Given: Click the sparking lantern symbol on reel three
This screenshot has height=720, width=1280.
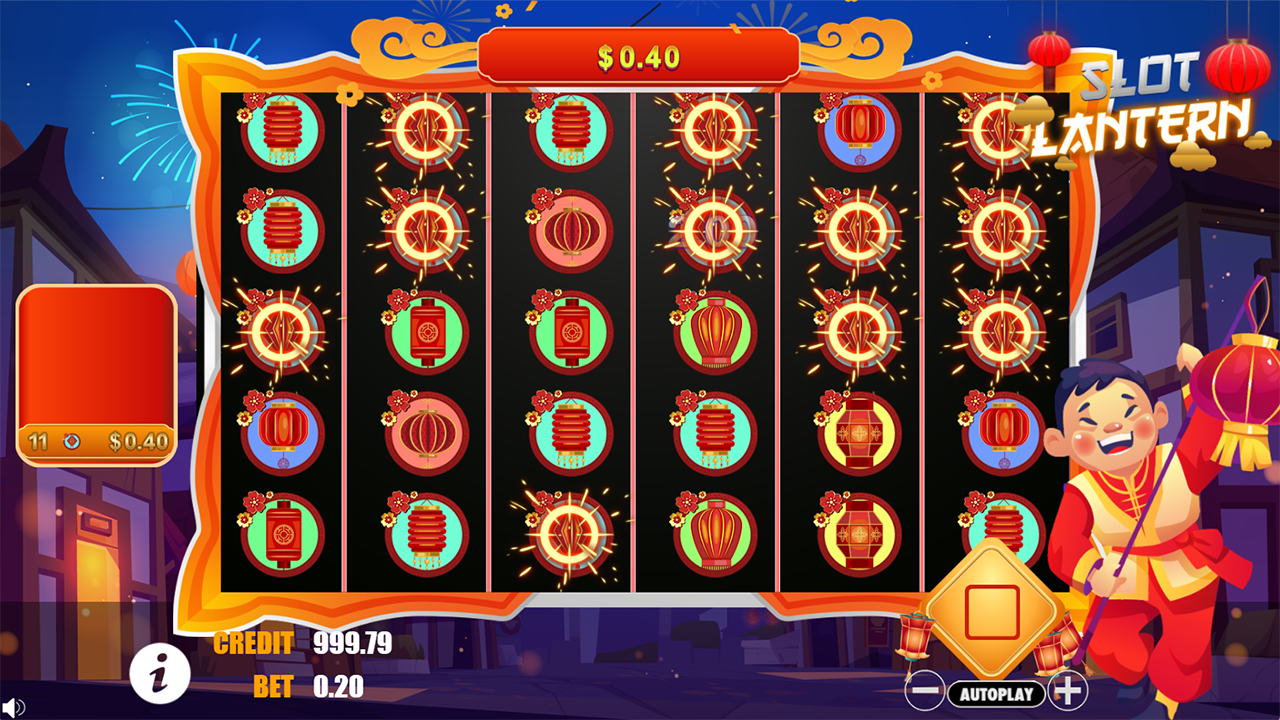Looking at the screenshot, I should tap(570, 530).
